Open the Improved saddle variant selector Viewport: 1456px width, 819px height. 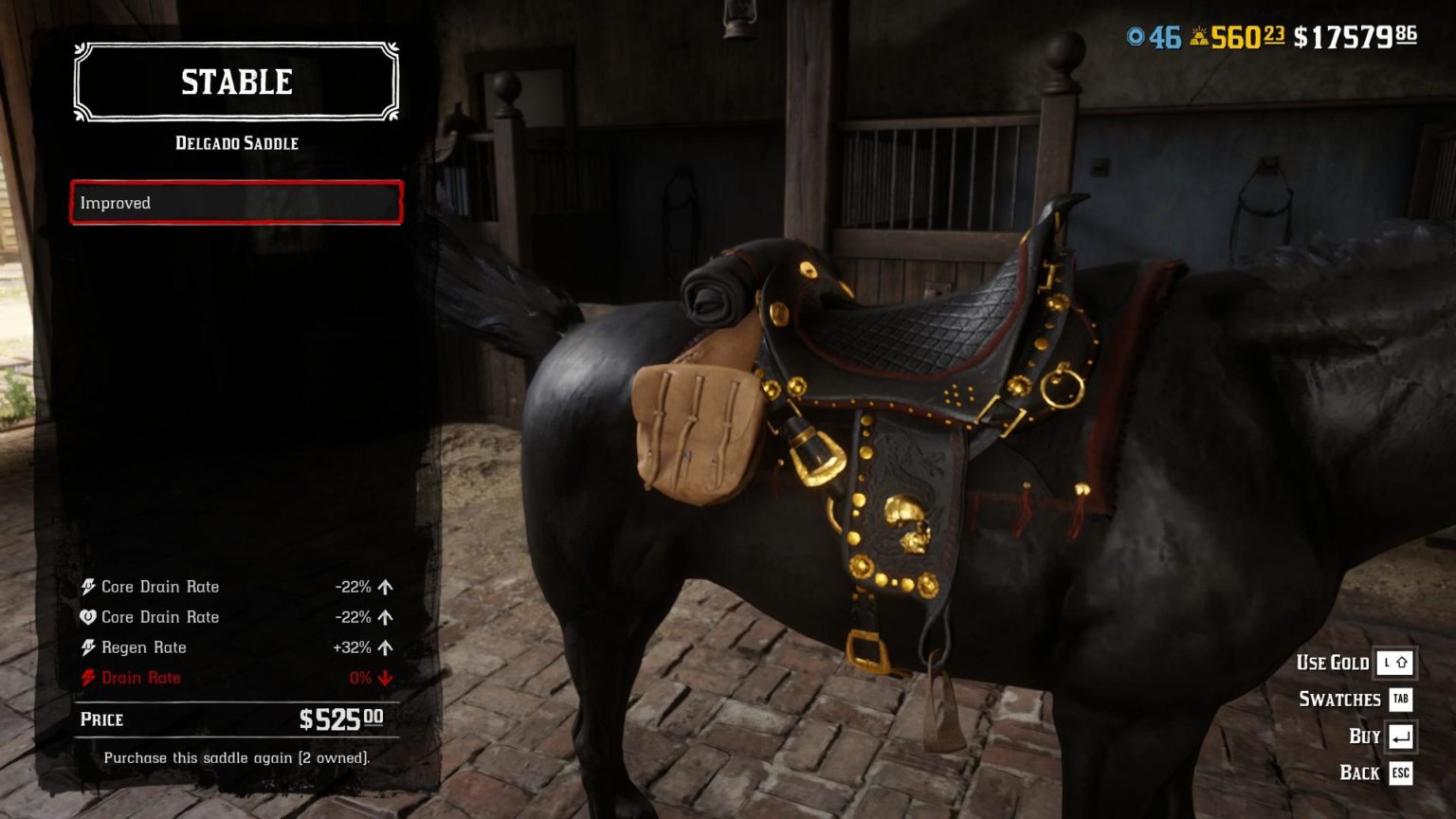tap(235, 203)
